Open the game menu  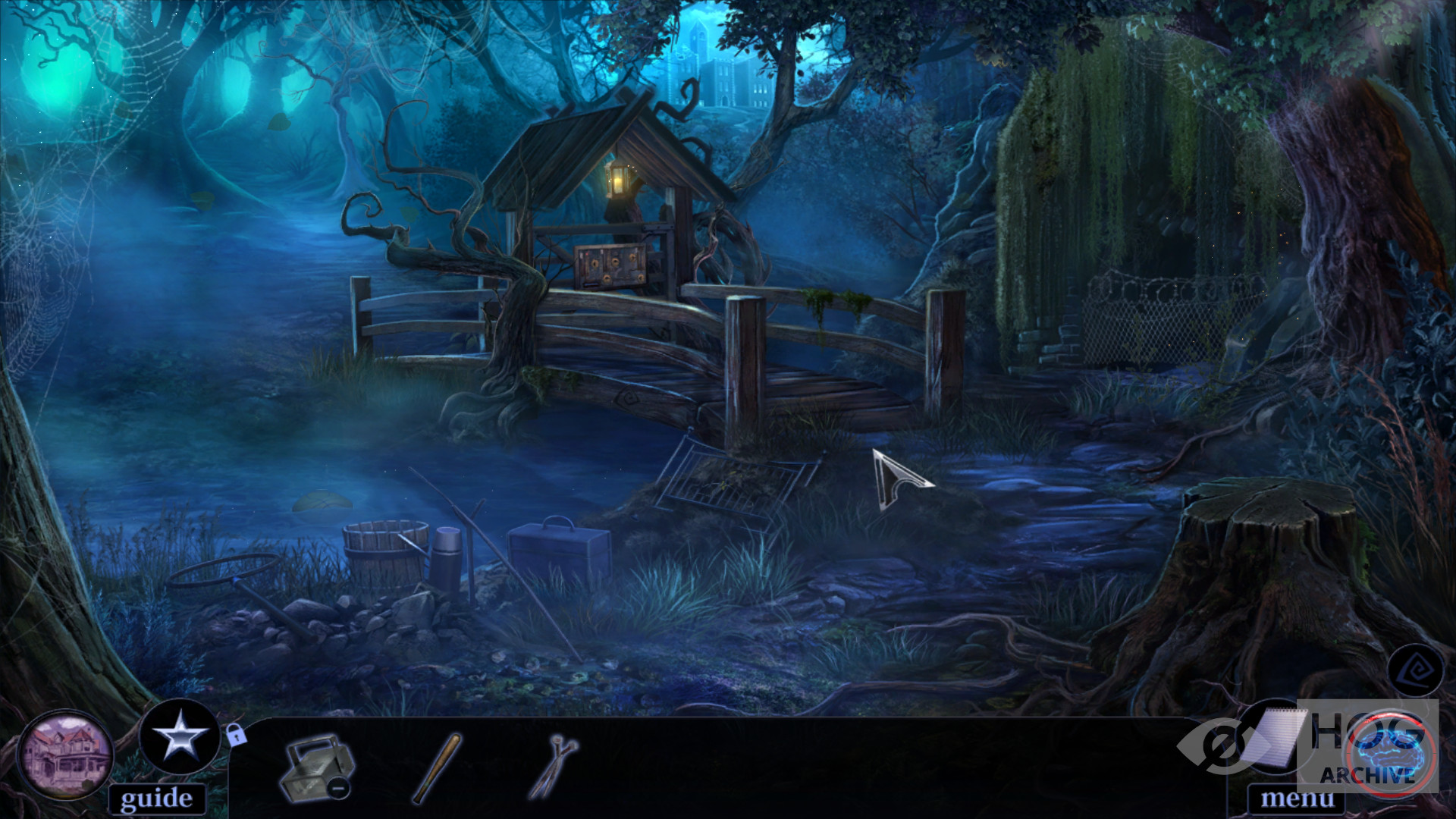[x=1296, y=799]
